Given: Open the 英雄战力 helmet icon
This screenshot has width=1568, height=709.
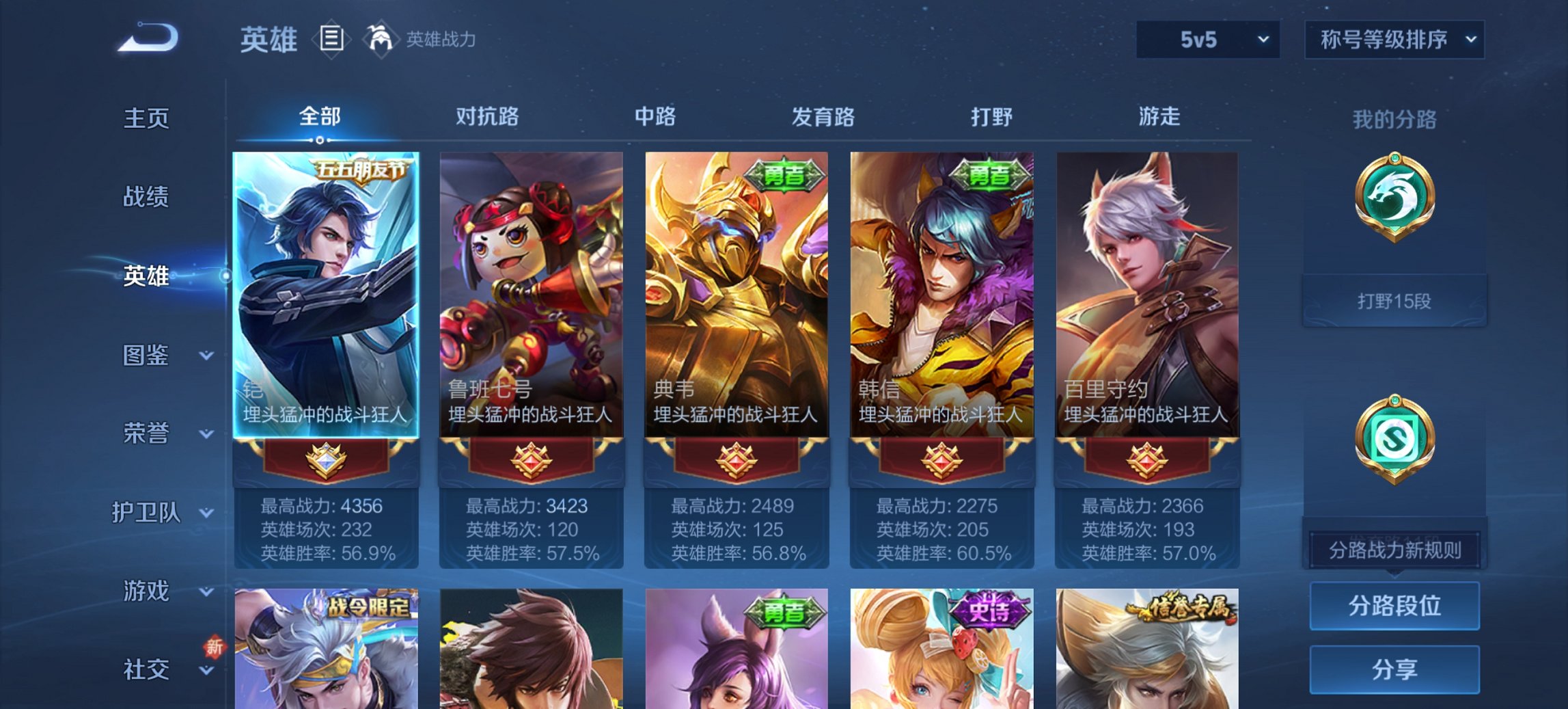Looking at the screenshot, I should click(380, 40).
